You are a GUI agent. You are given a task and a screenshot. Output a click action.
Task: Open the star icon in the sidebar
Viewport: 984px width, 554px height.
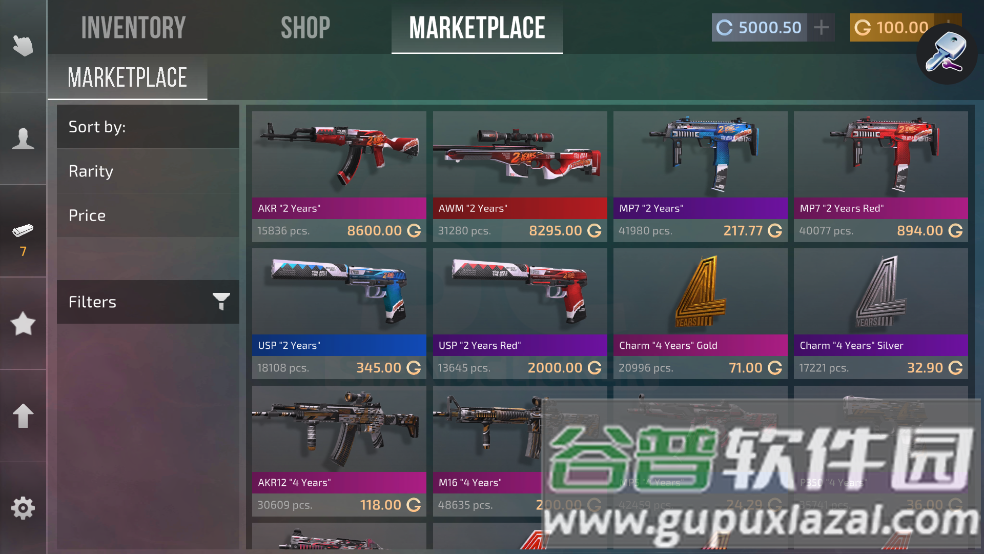[x=23, y=324]
